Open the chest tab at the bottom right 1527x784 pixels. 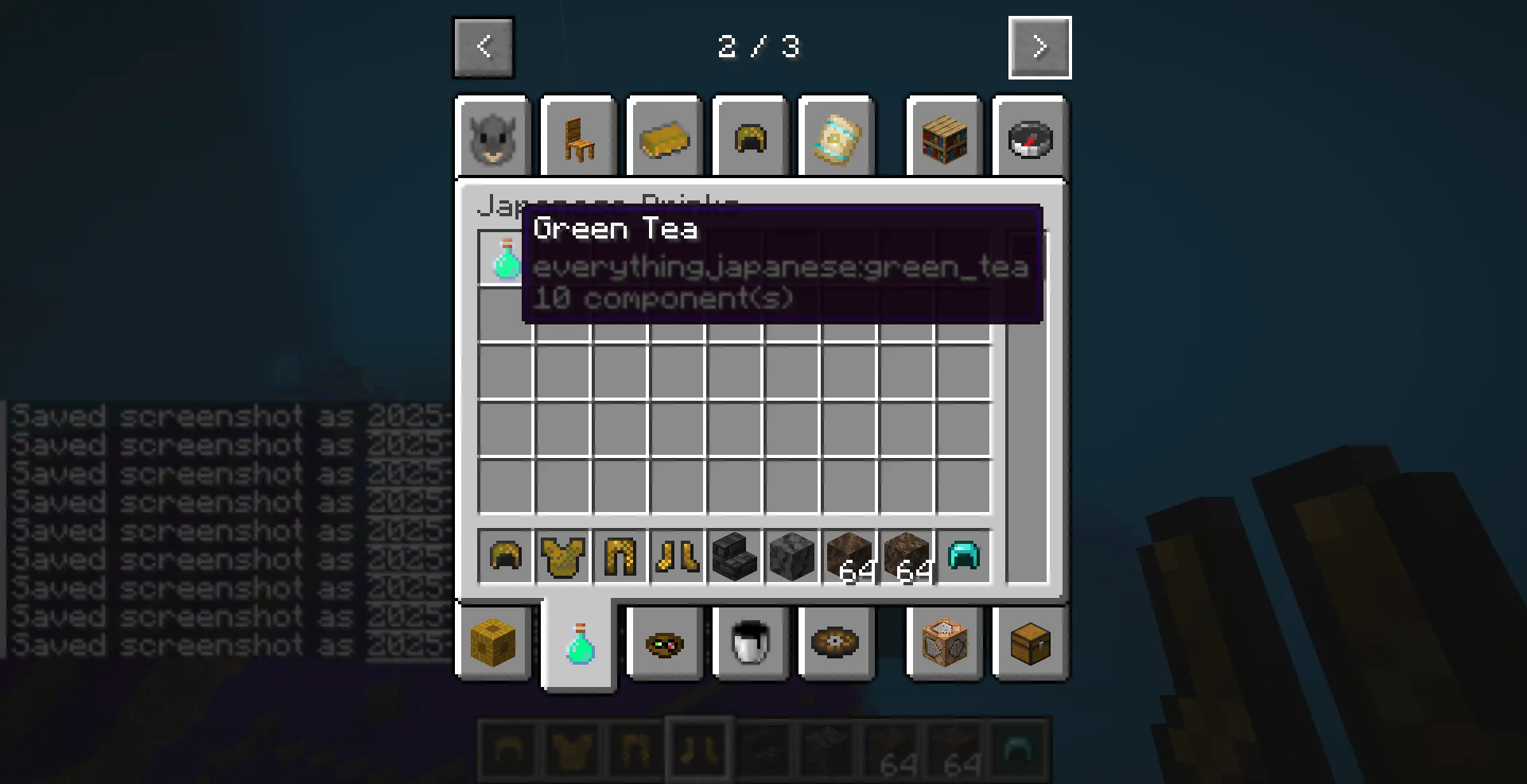[1030, 644]
